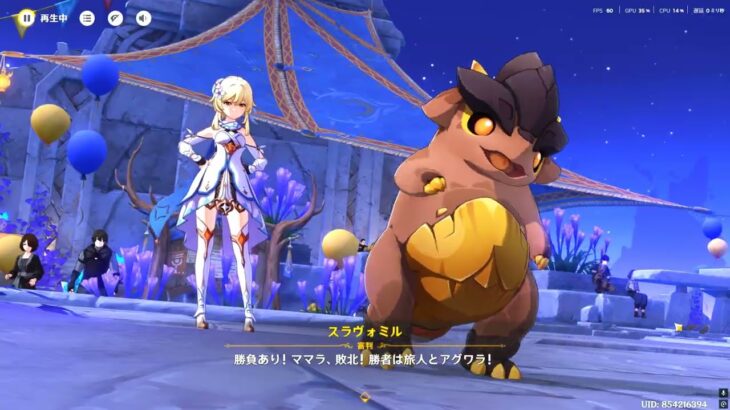Viewport: 730px width, 410px height.
Task: Toggle the dialogue voice speaker icon
Action: point(143,18)
